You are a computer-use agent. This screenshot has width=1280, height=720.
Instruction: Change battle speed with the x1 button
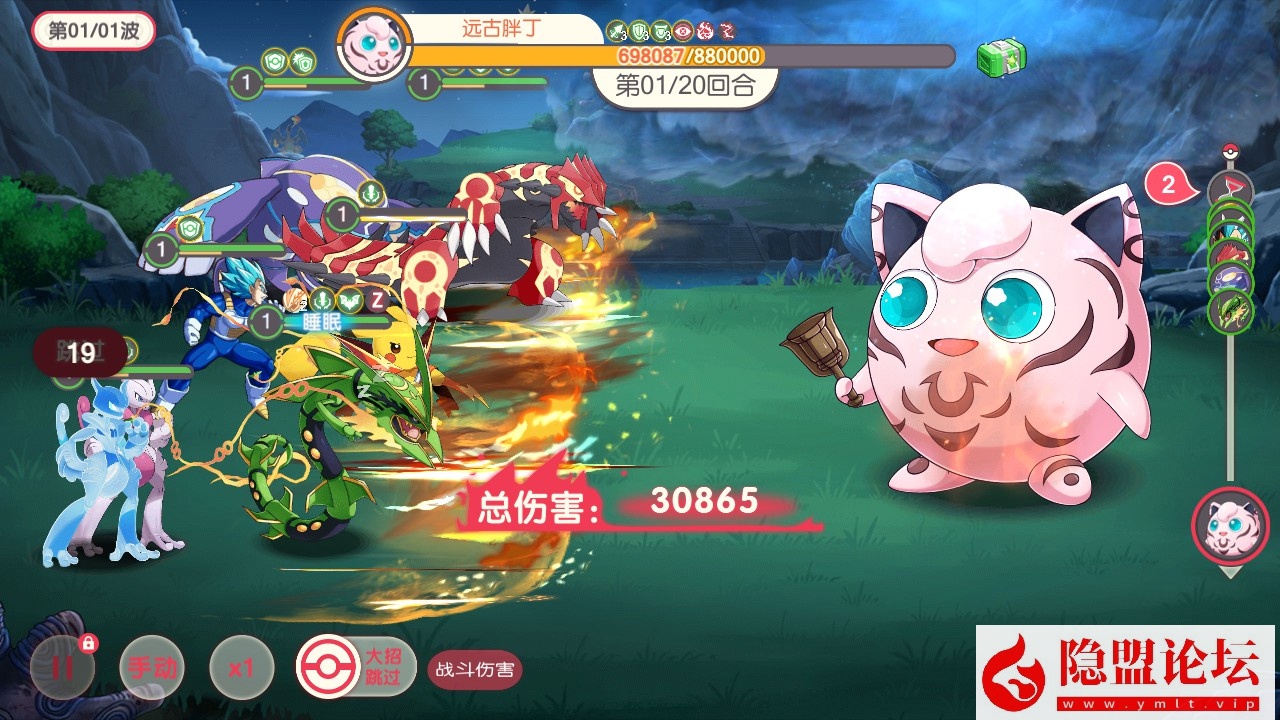pos(241,667)
